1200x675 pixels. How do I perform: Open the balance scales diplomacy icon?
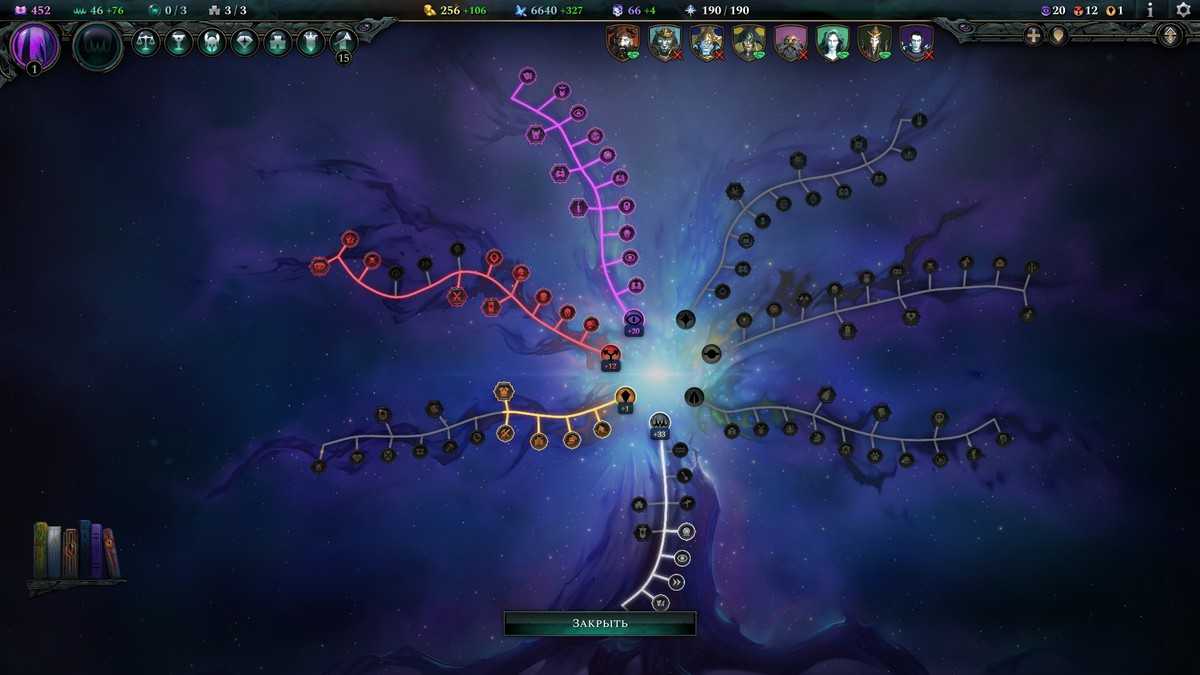146,43
